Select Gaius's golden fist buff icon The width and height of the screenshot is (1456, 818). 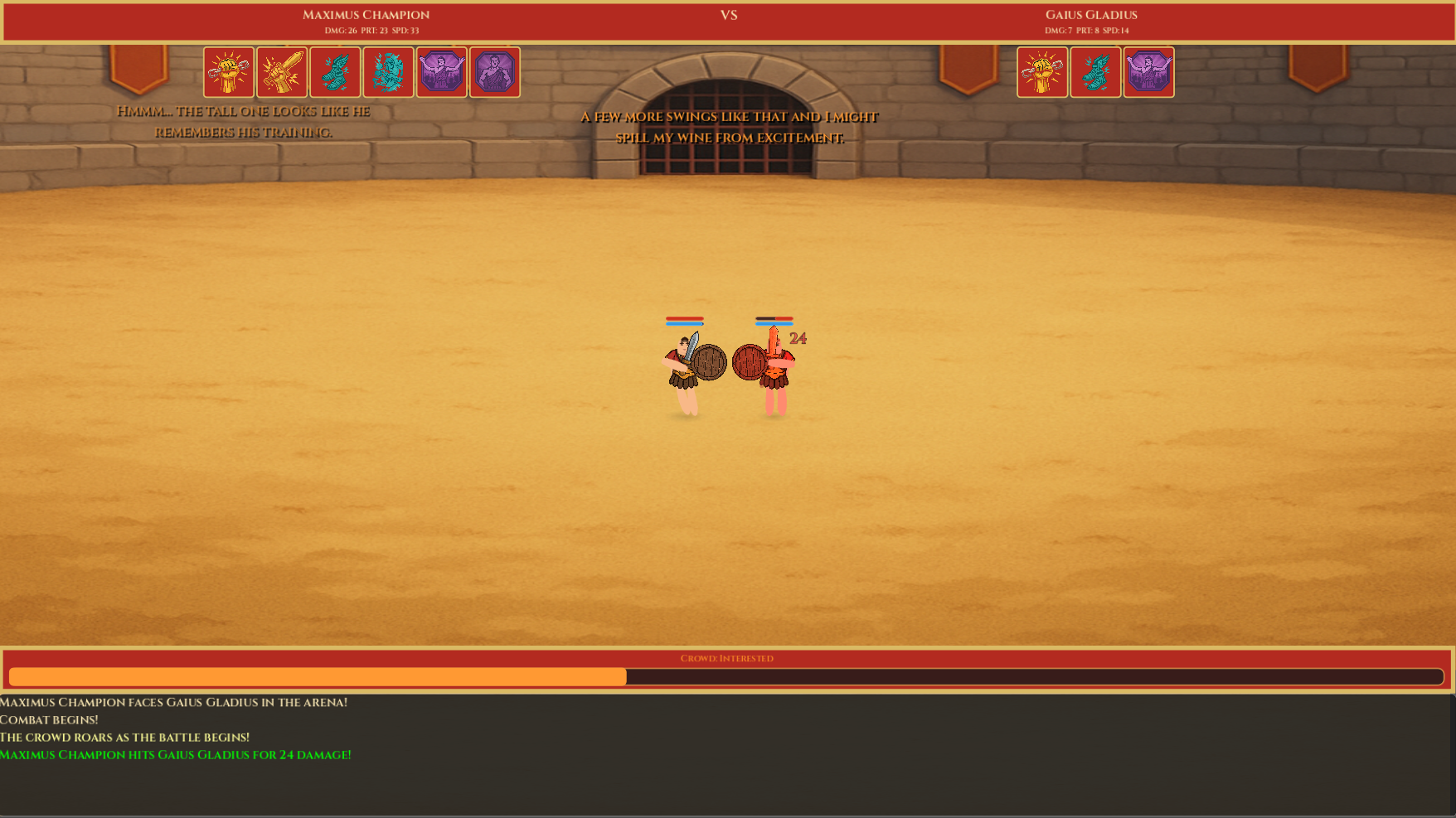1042,73
